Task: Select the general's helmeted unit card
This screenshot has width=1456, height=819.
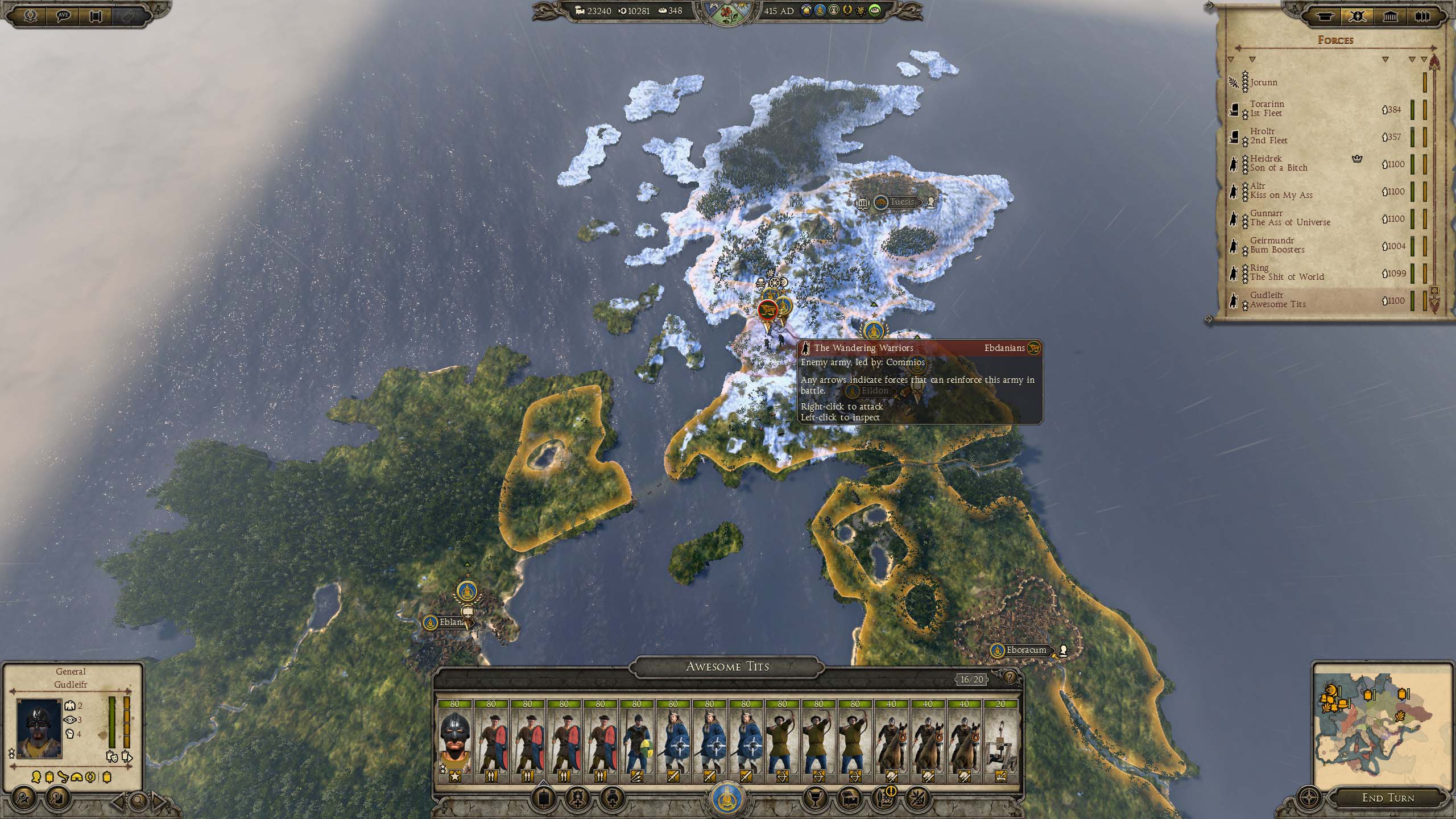Action: tap(454, 741)
